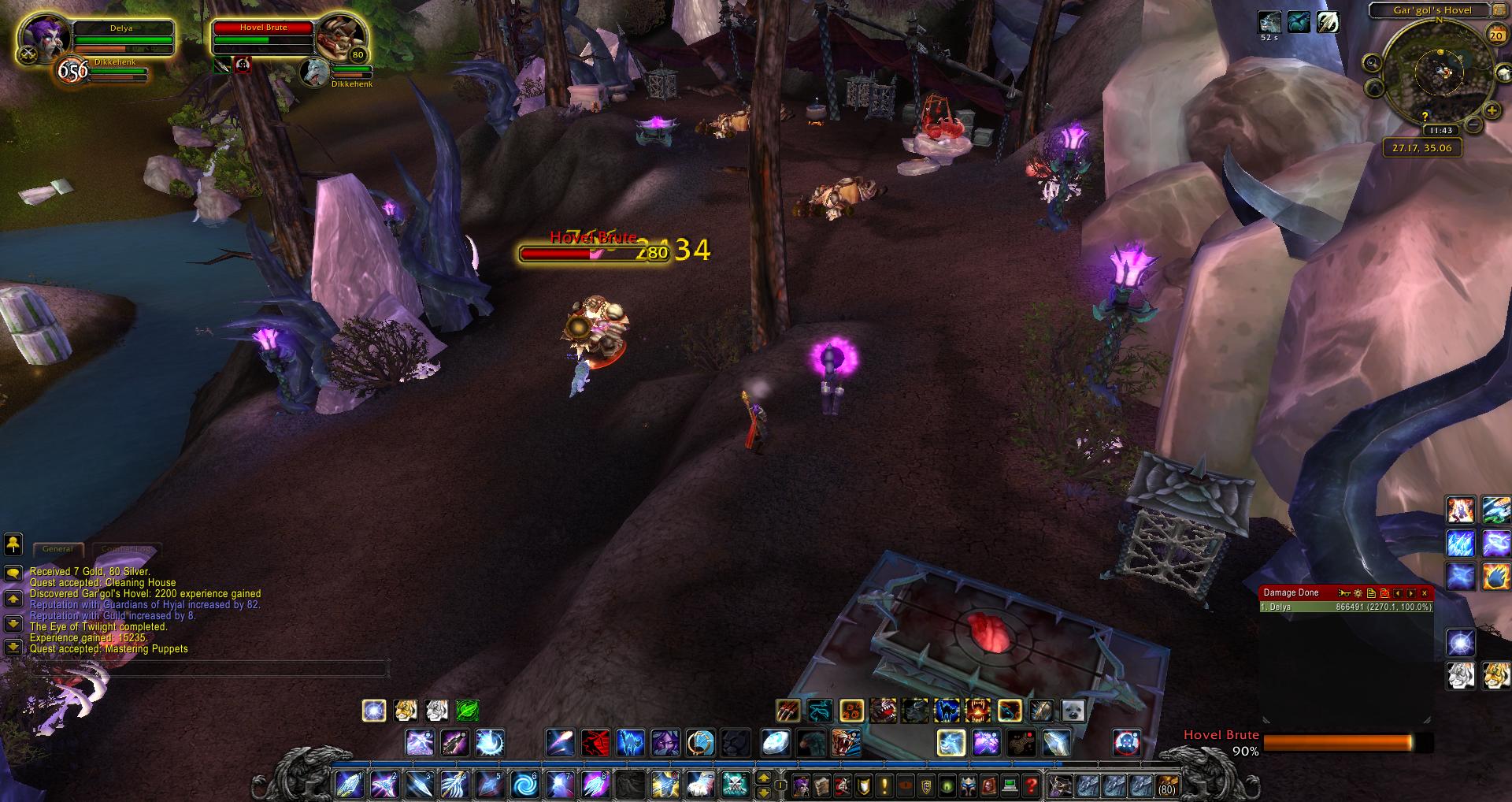Screen dimensions: 1512x802
Task: Activate the skull and crossbones action button
Action: (736, 785)
